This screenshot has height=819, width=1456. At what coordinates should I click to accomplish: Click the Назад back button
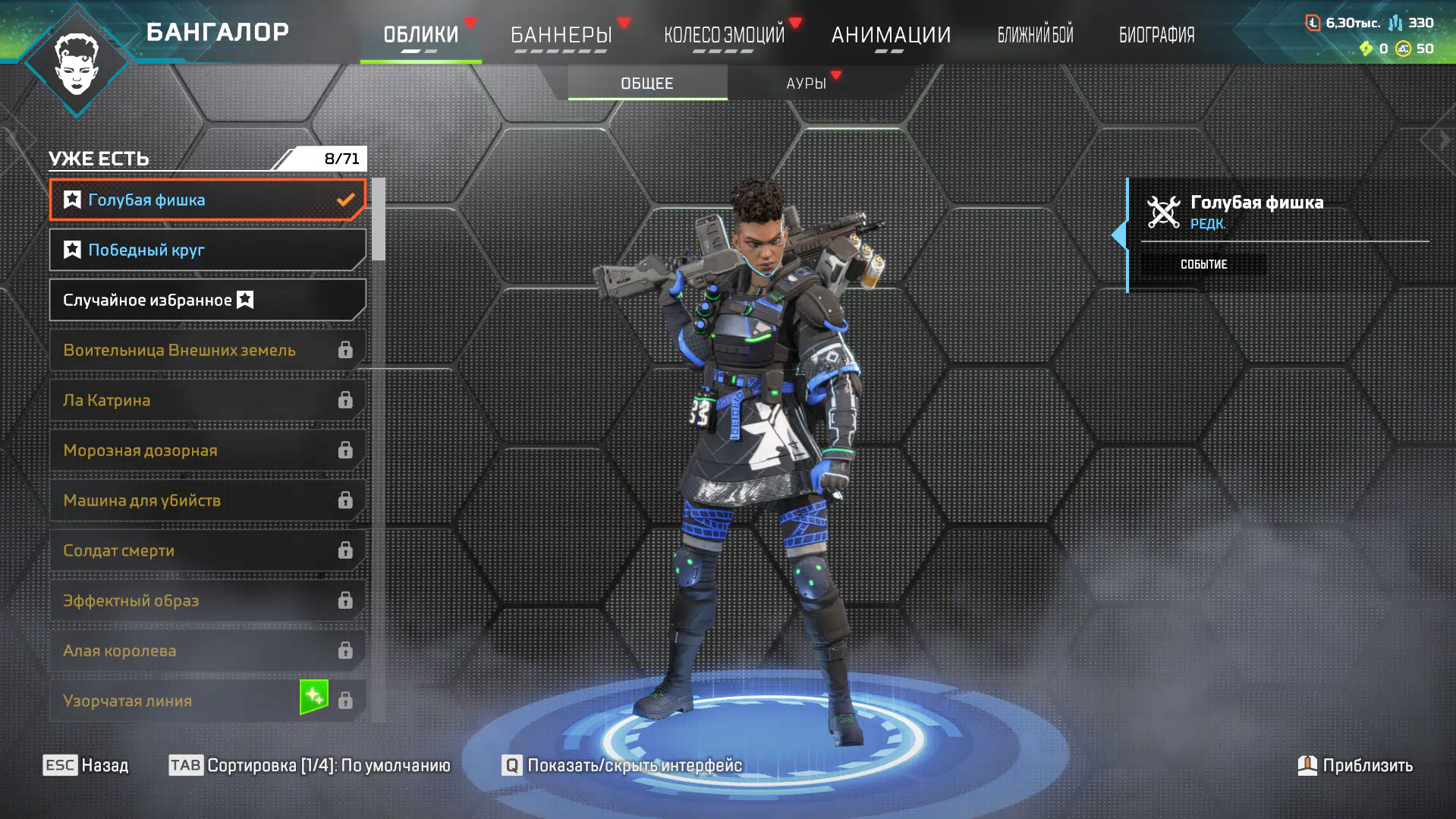coord(86,765)
